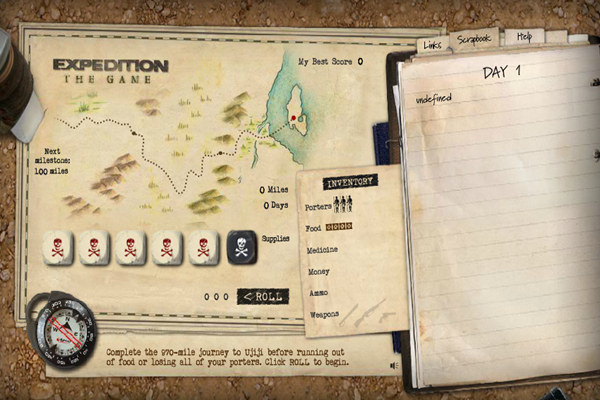Open the Help tab
The image size is (600, 400).
[523, 36]
